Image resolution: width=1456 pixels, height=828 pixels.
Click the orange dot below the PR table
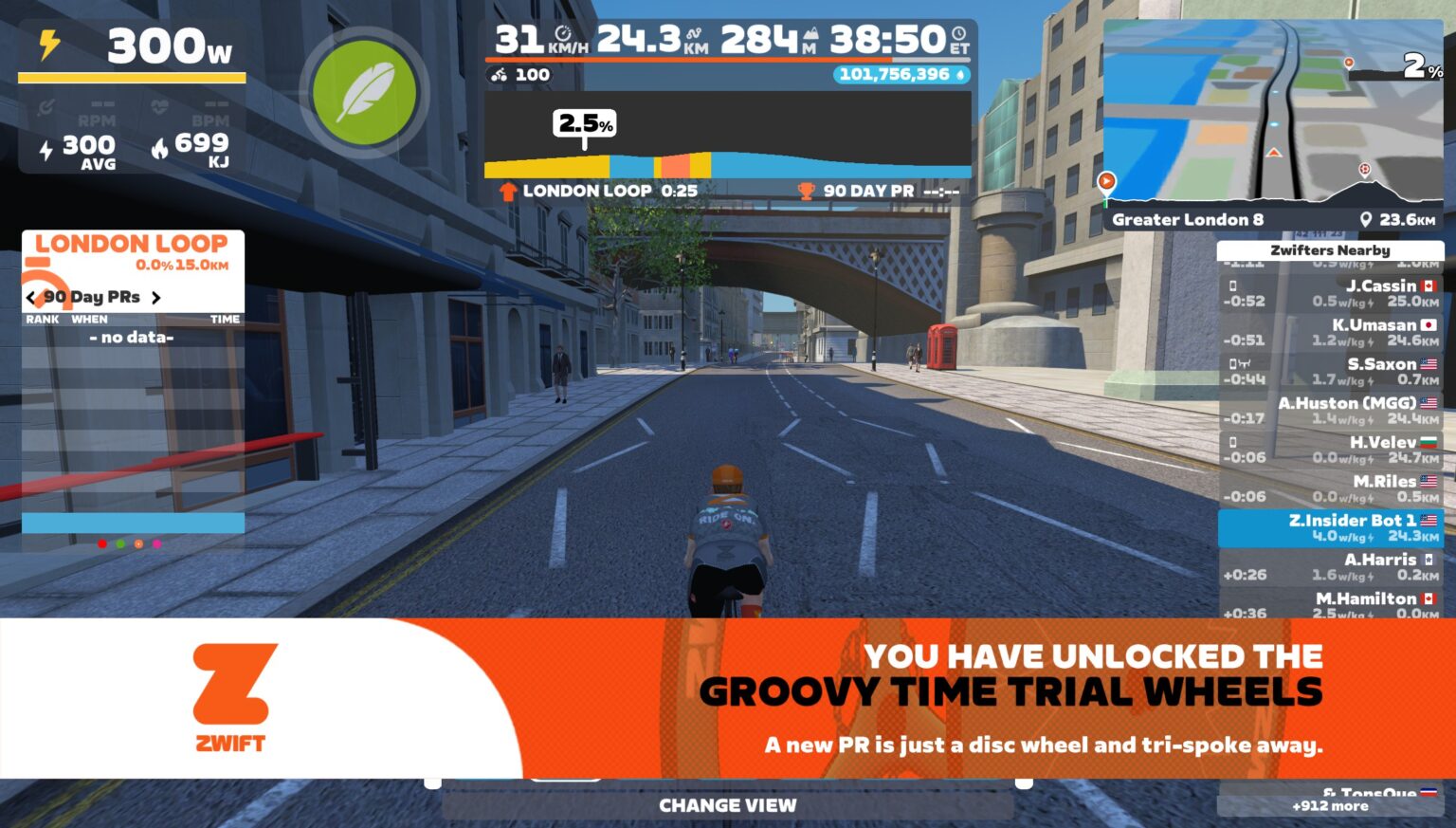pyautogui.click(x=136, y=543)
